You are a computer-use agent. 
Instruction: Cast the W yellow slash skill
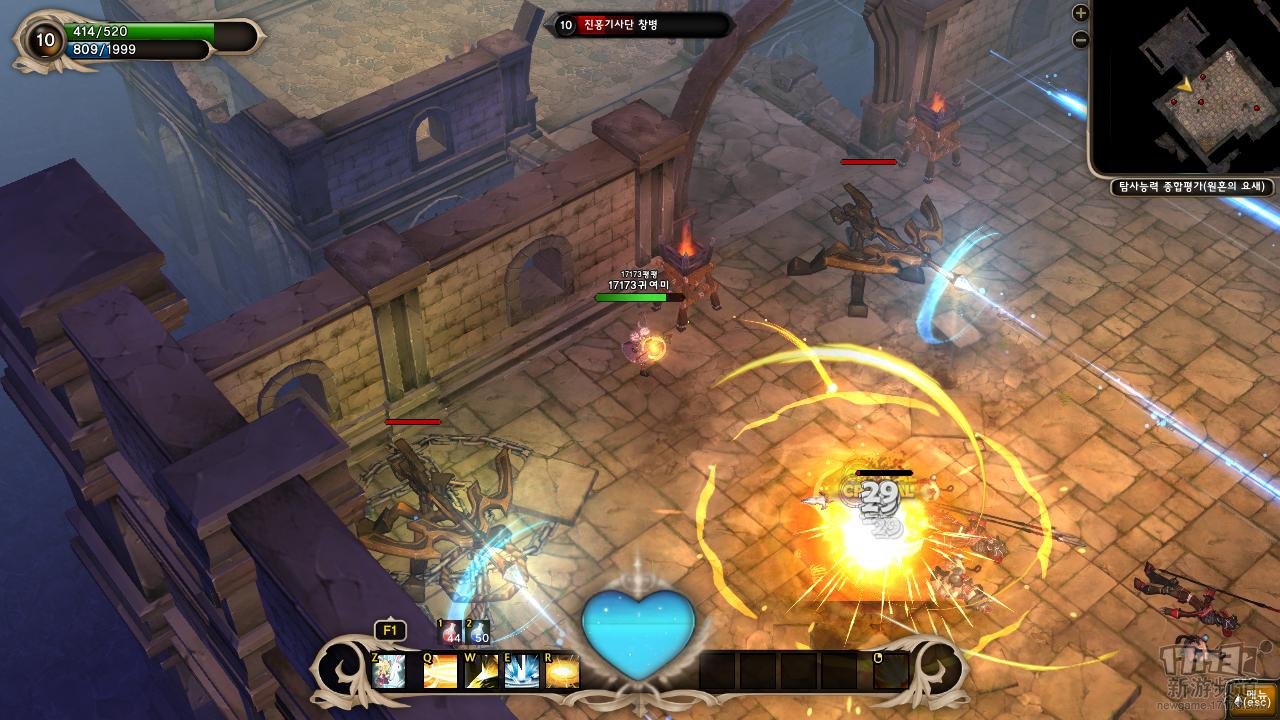pyautogui.click(x=481, y=670)
